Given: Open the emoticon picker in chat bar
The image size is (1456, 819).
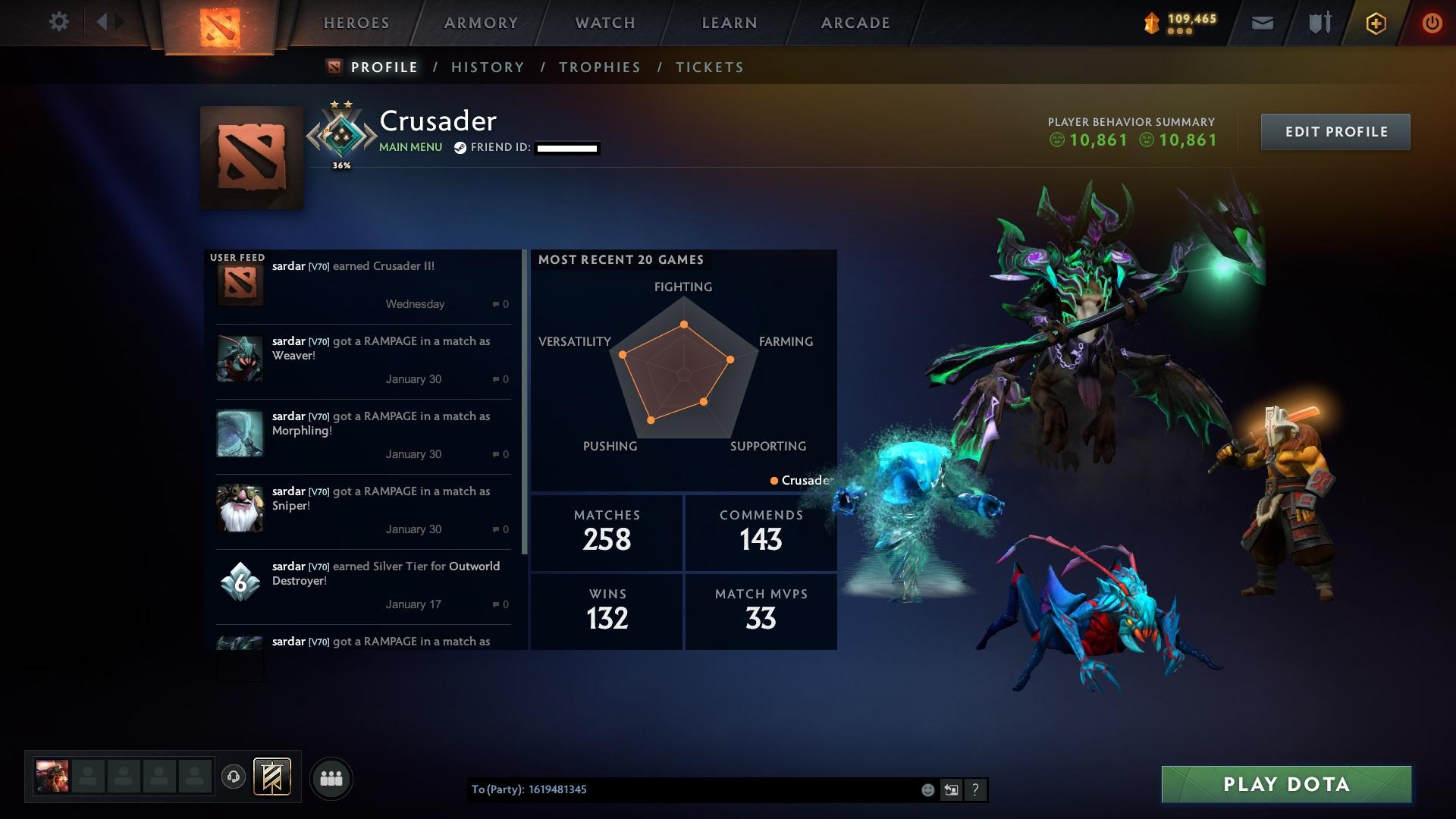Looking at the screenshot, I should (927, 789).
